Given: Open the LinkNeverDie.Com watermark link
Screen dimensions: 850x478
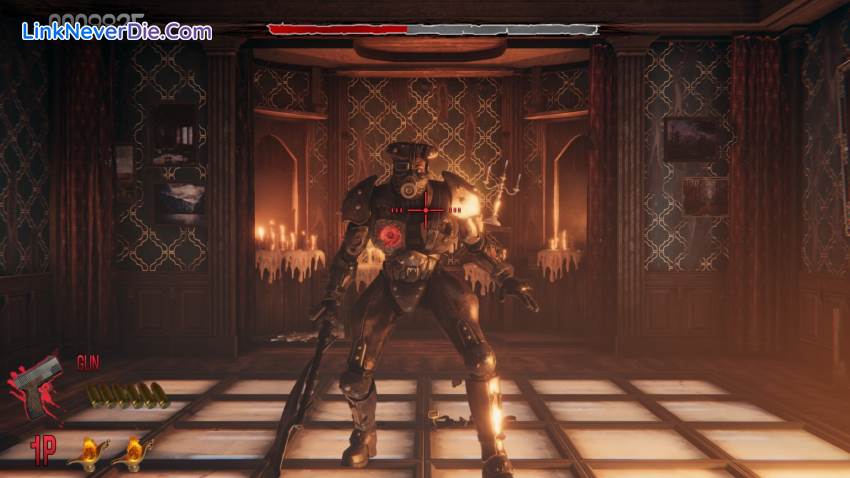Looking at the screenshot, I should (x=116, y=31).
